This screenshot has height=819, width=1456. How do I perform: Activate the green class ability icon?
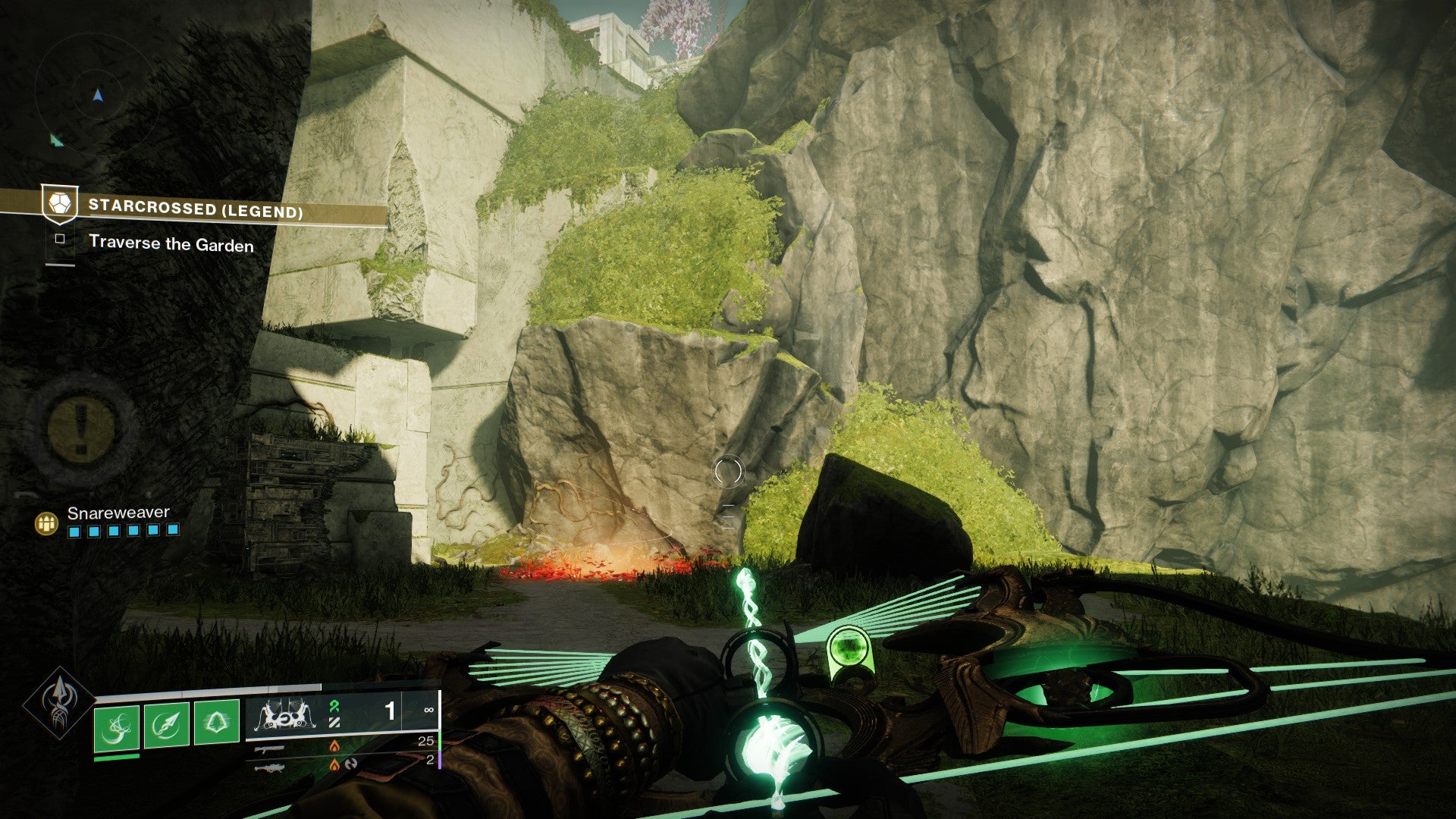(217, 722)
